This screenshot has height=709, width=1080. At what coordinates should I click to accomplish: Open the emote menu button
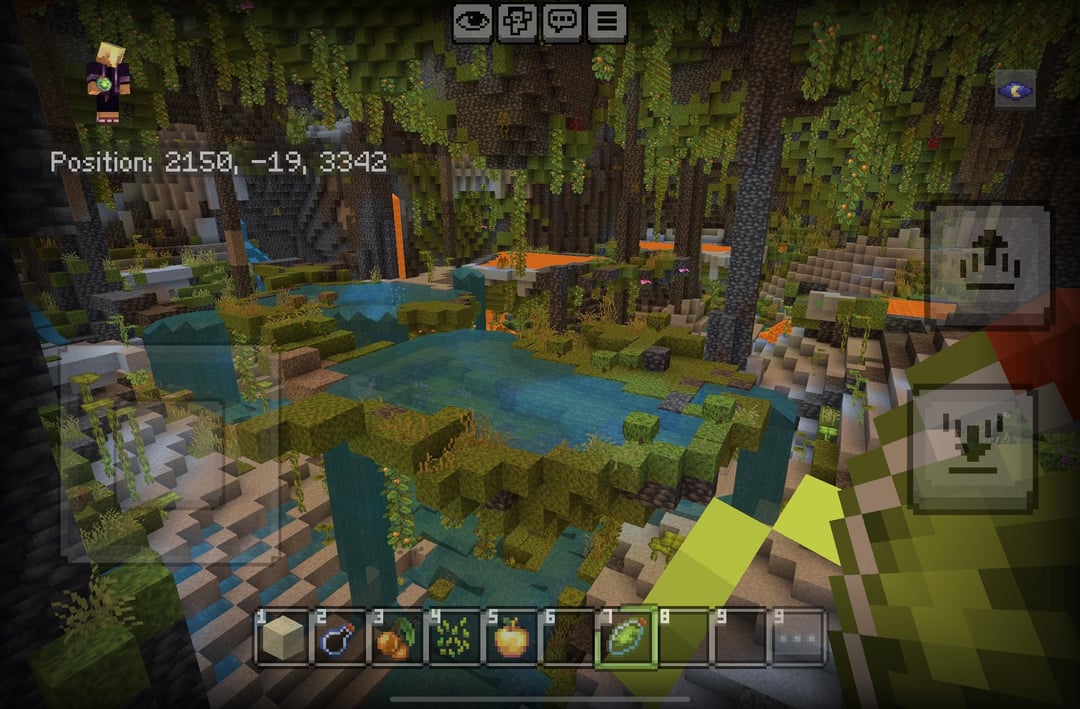point(518,22)
